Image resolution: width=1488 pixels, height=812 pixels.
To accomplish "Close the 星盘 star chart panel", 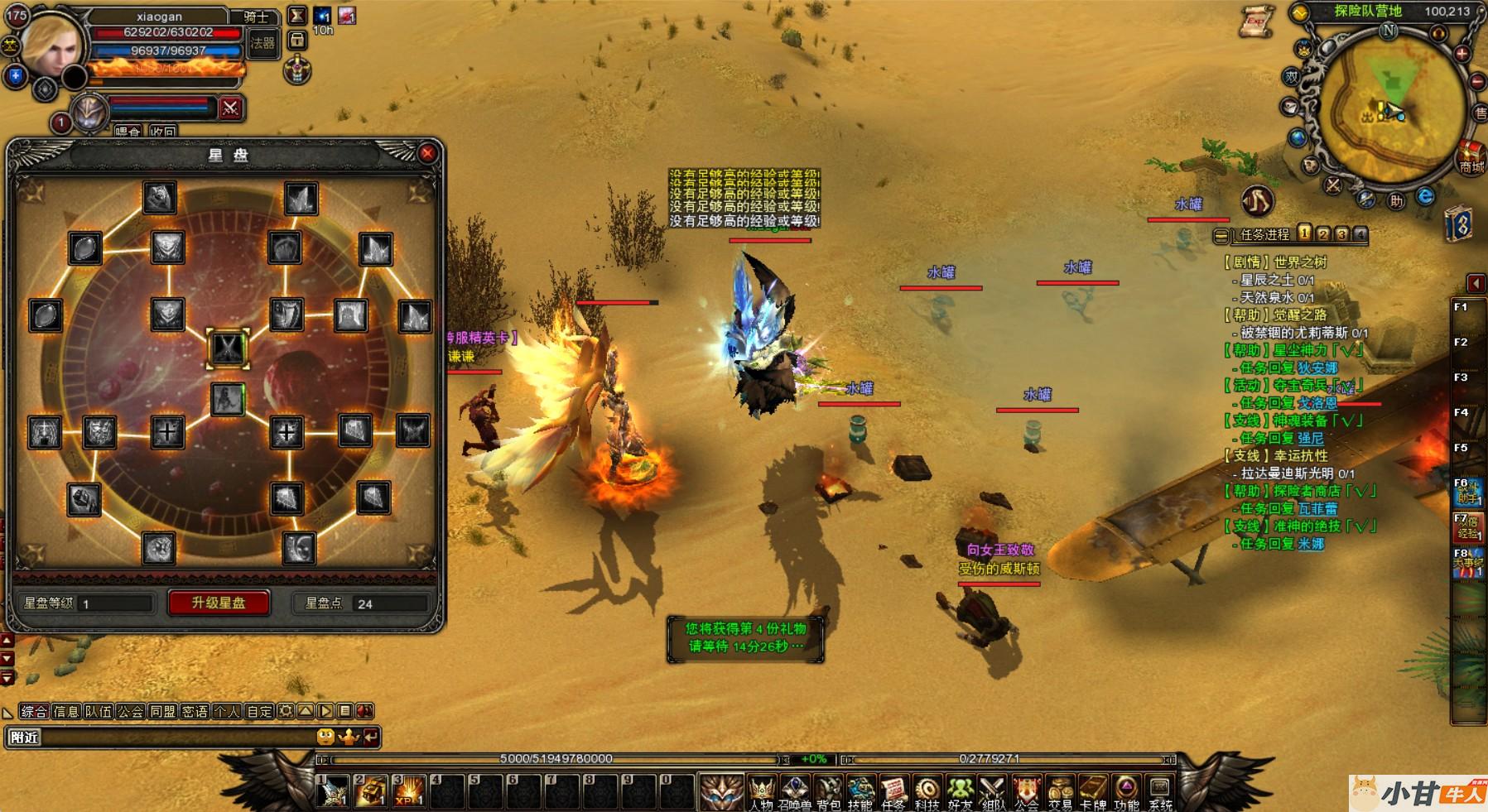I will point(427,153).
